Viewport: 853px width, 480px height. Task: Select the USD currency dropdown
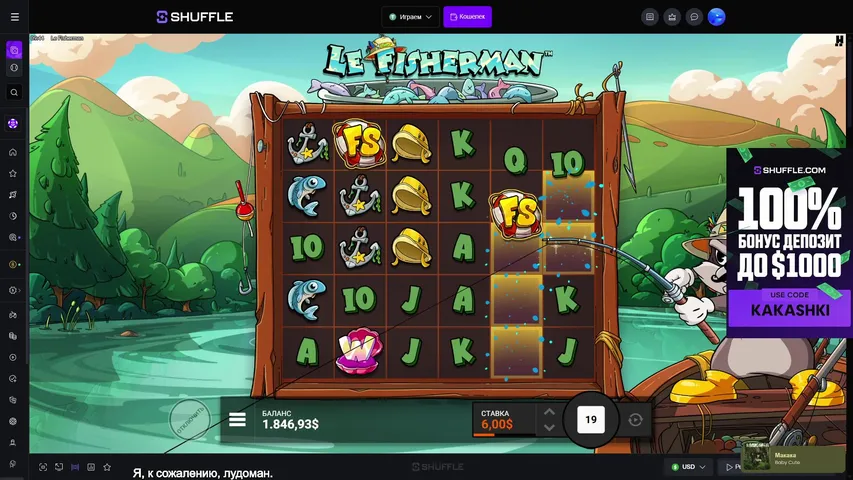pyautogui.click(x=689, y=467)
